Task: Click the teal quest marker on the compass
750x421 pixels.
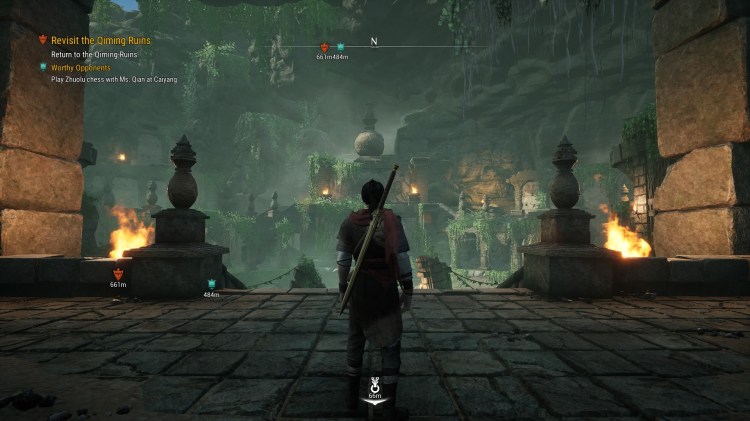Action: click(340, 47)
